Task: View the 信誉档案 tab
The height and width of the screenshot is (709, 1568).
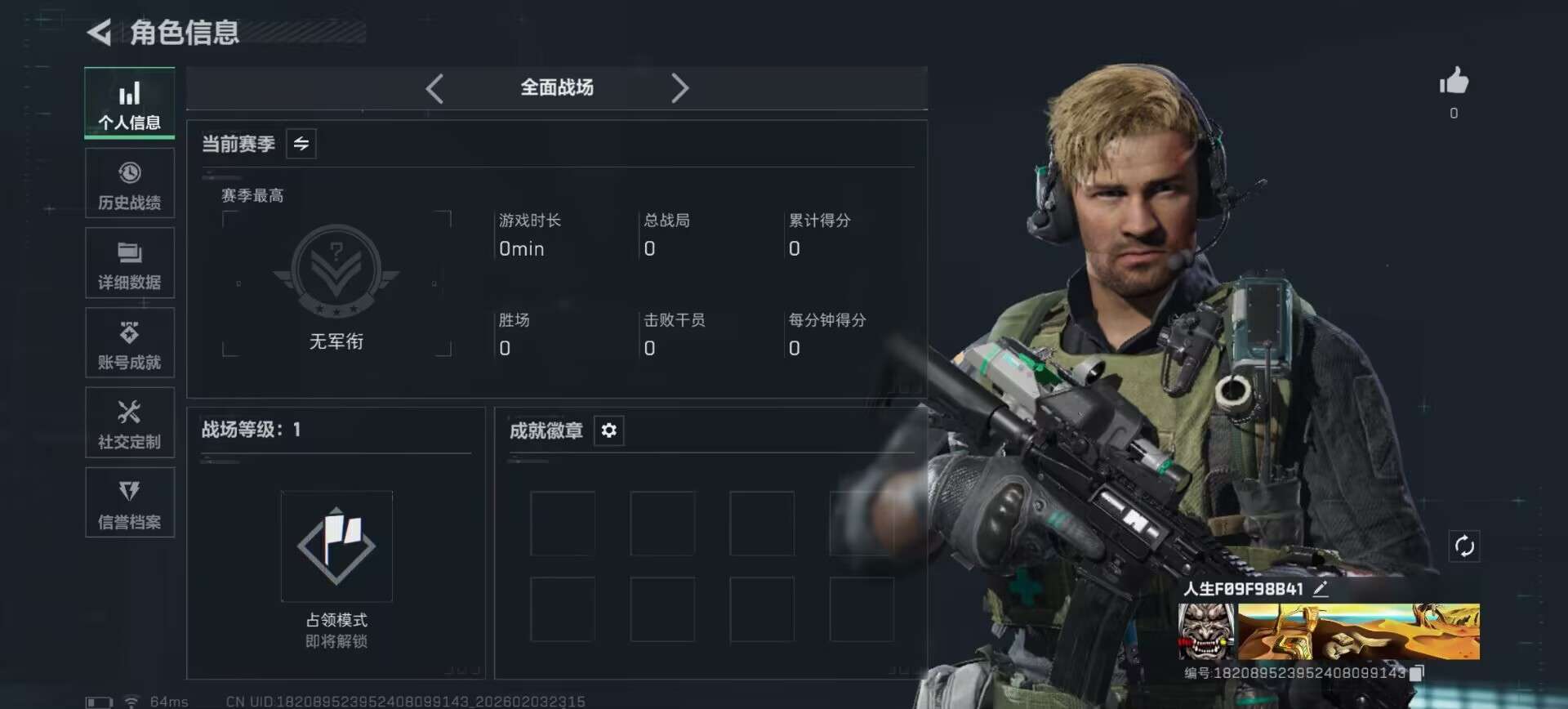Action: 129,503
